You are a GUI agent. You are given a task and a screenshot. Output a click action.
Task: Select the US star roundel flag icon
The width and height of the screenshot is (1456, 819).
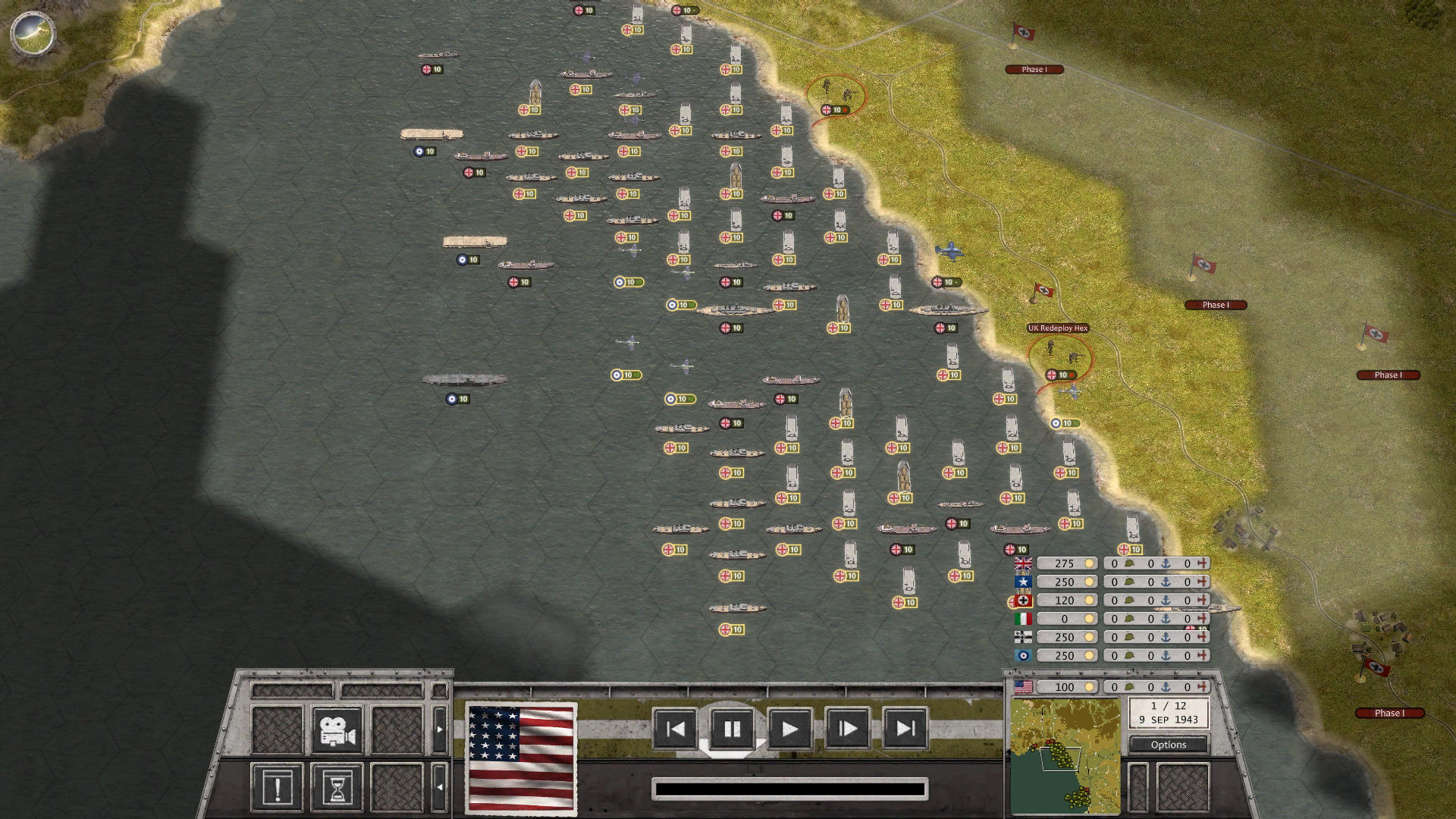pos(1022,582)
